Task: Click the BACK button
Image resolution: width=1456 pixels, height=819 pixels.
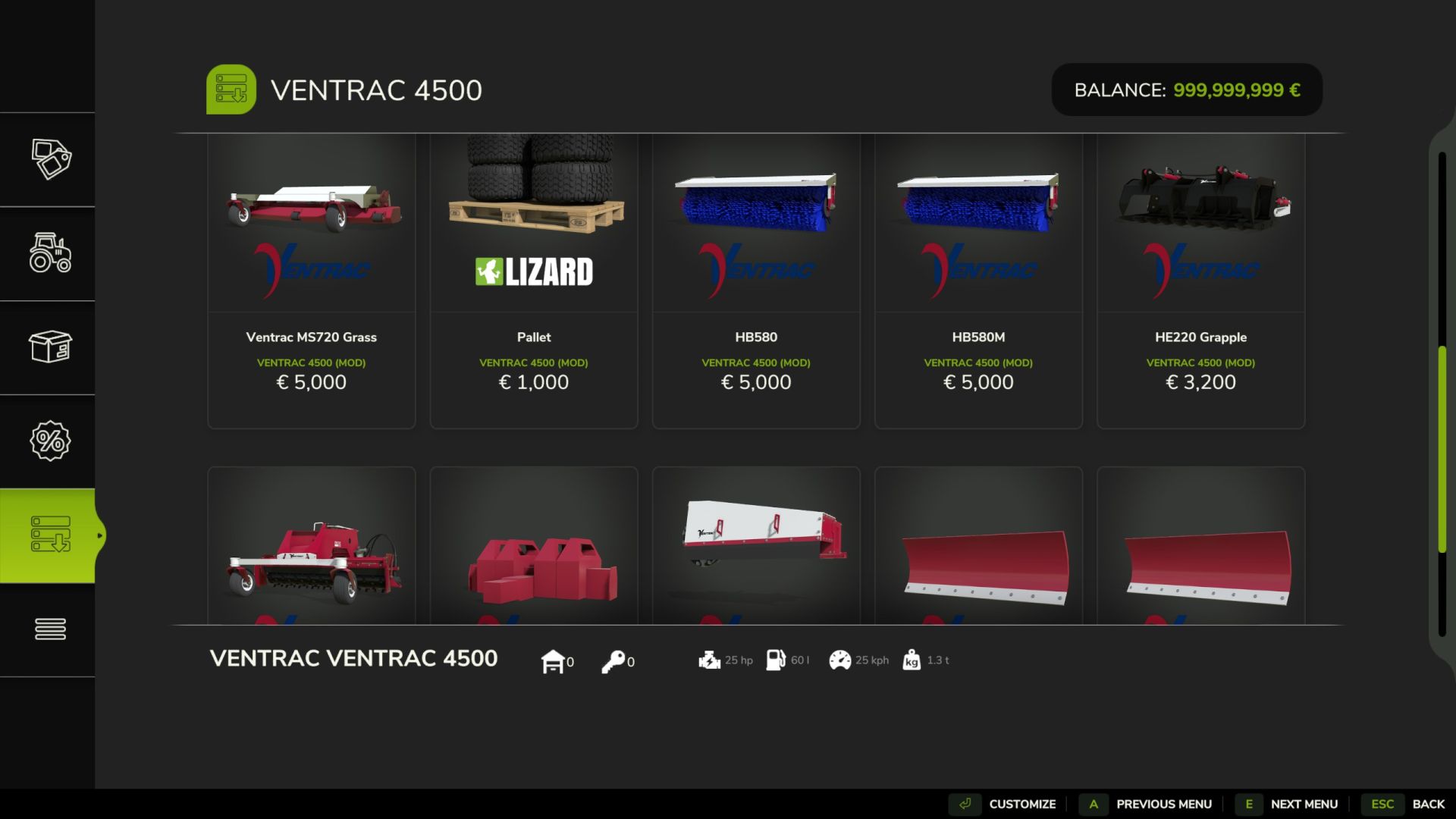Action: tap(1429, 804)
